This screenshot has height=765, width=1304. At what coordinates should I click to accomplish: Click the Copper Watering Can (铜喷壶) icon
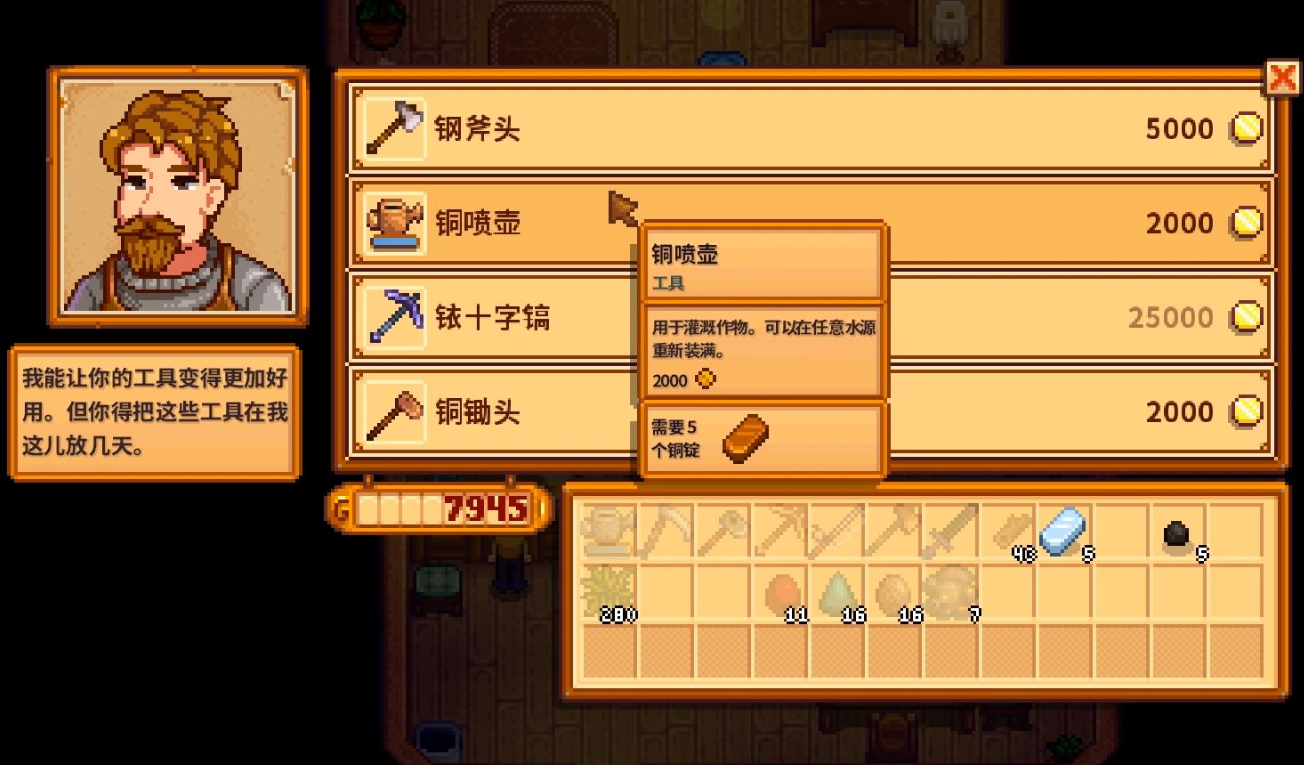tap(392, 222)
